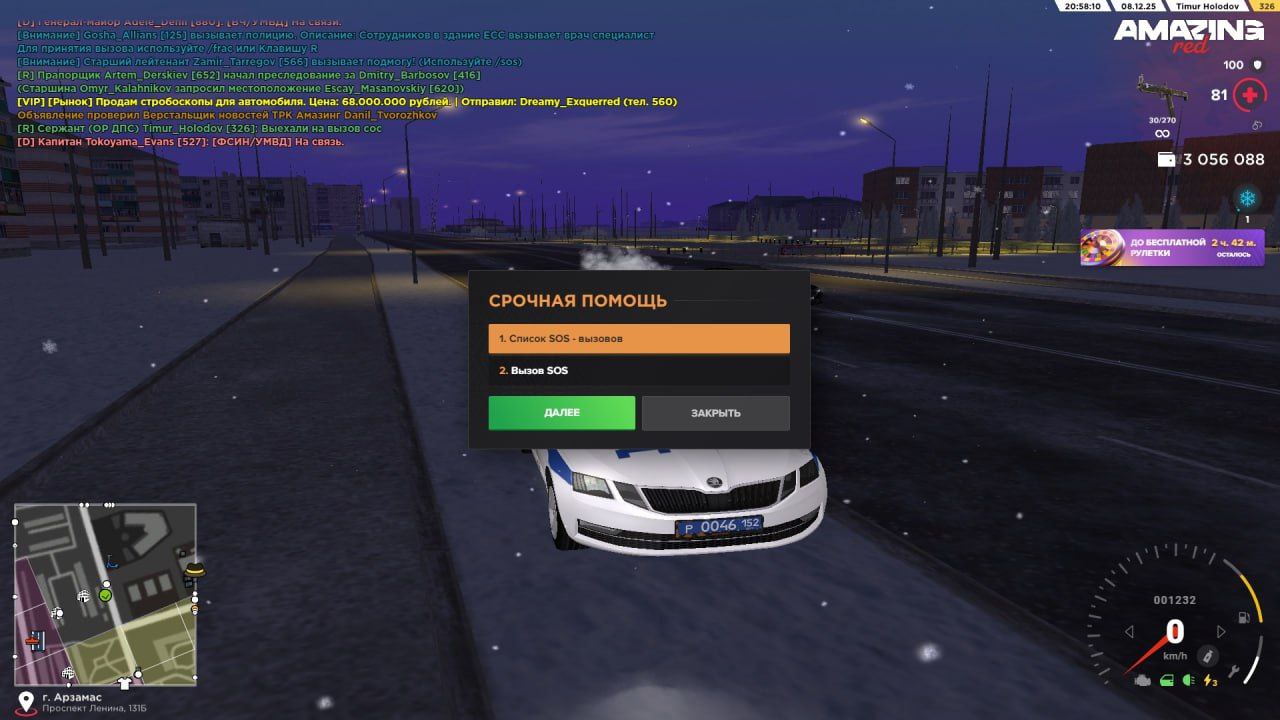Click the snowflake event icon

pos(1246,198)
